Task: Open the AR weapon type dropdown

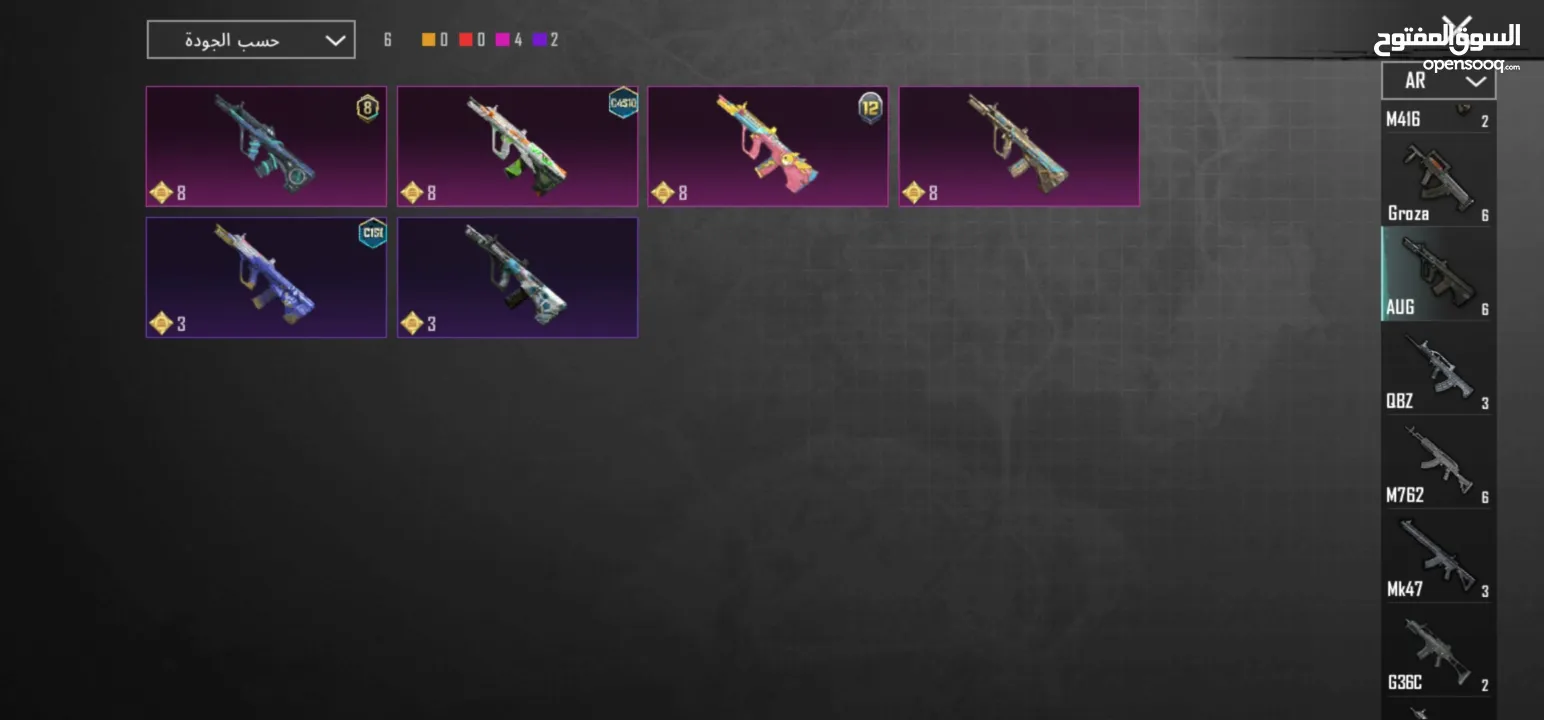Action: (x=1438, y=81)
